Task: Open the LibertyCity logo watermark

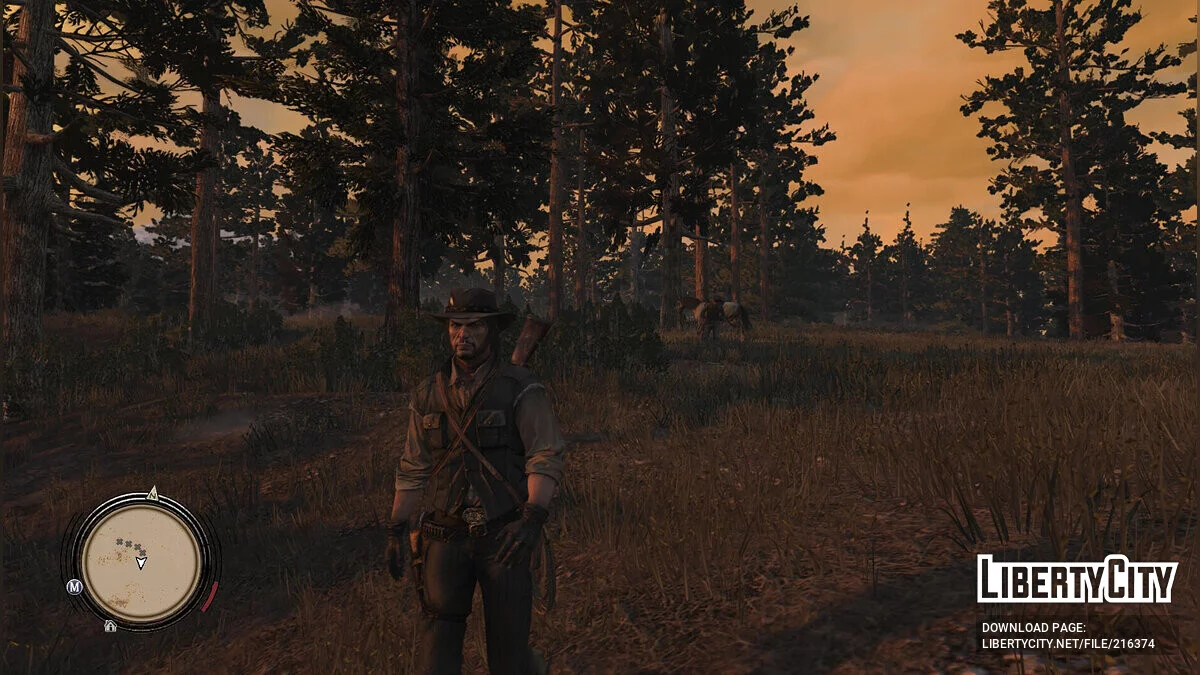Action: pyautogui.click(x=1077, y=580)
